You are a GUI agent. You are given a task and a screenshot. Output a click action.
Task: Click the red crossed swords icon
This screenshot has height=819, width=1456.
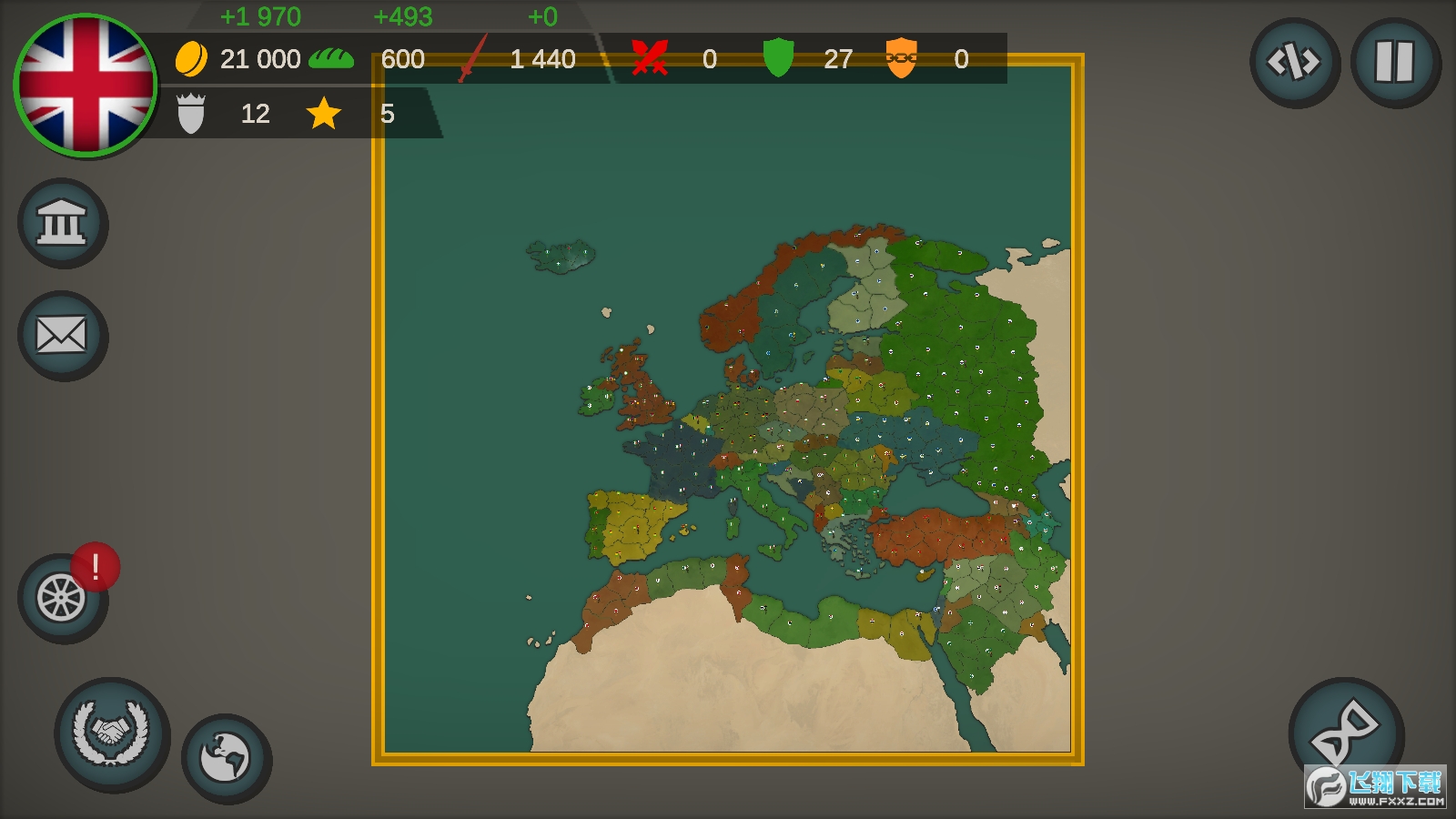click(x=650, y=58)
